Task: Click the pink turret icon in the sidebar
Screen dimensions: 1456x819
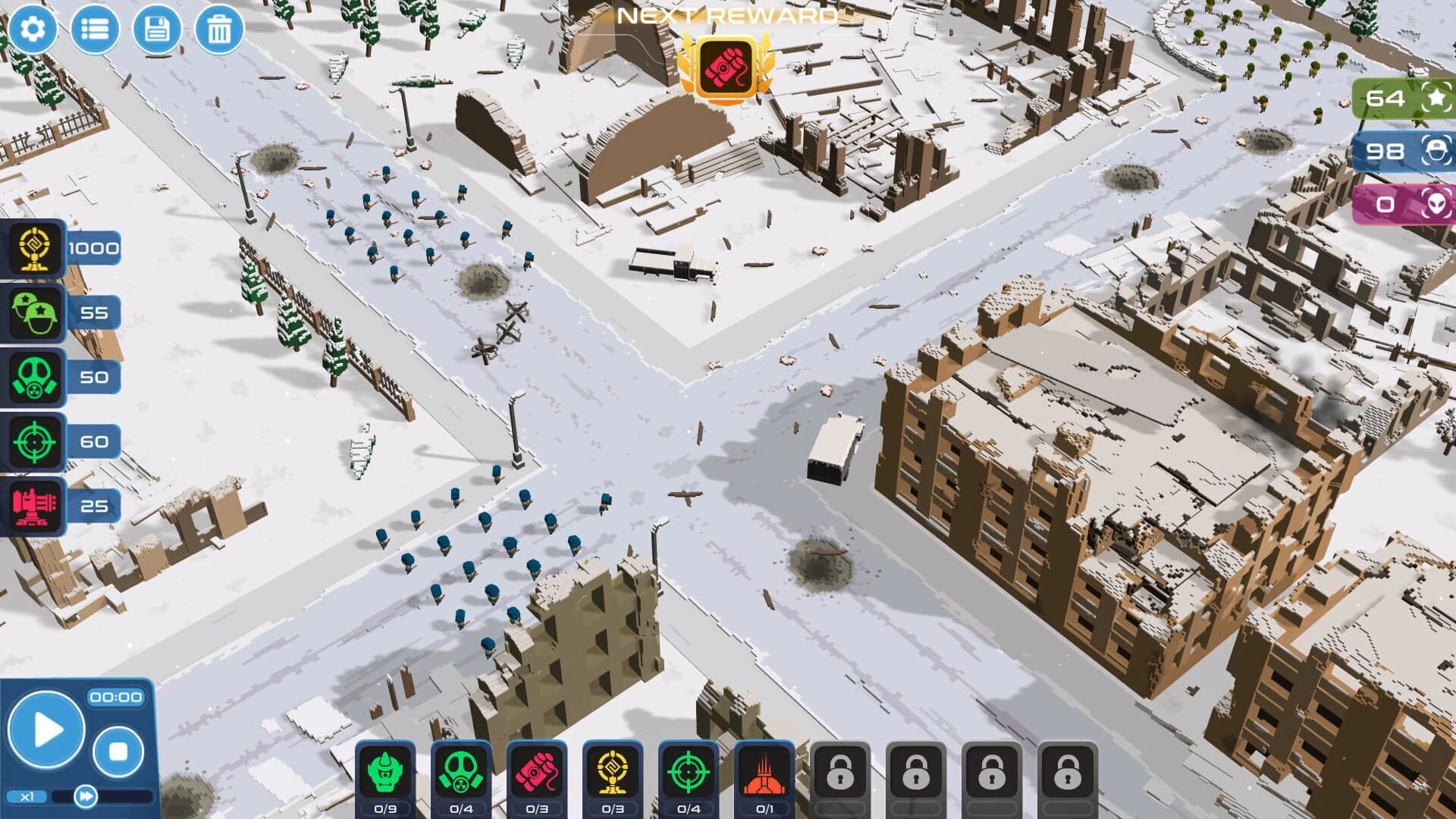Action: coord(33,504)
